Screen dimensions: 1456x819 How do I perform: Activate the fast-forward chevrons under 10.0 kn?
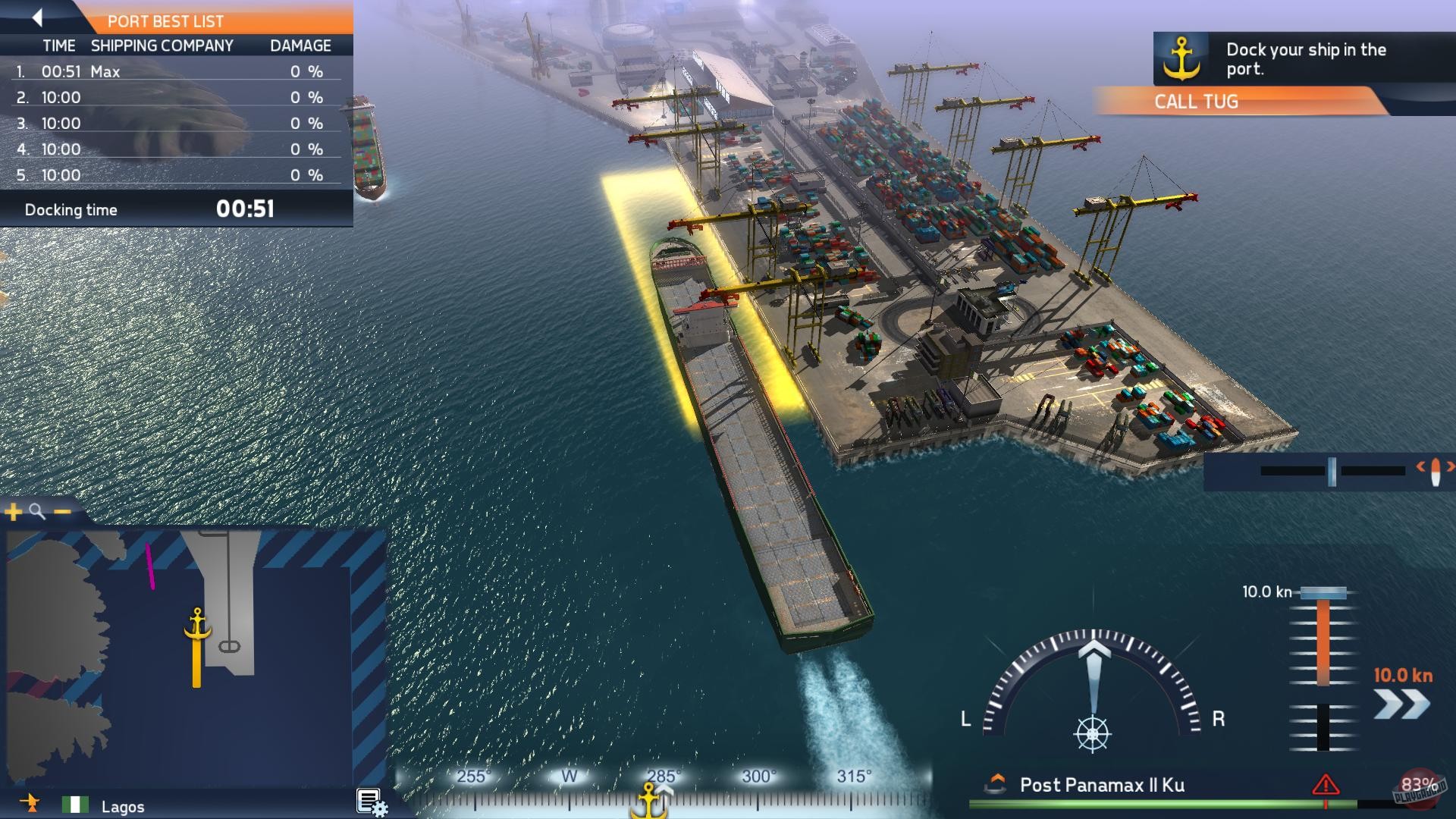(x=1399, y=704)
